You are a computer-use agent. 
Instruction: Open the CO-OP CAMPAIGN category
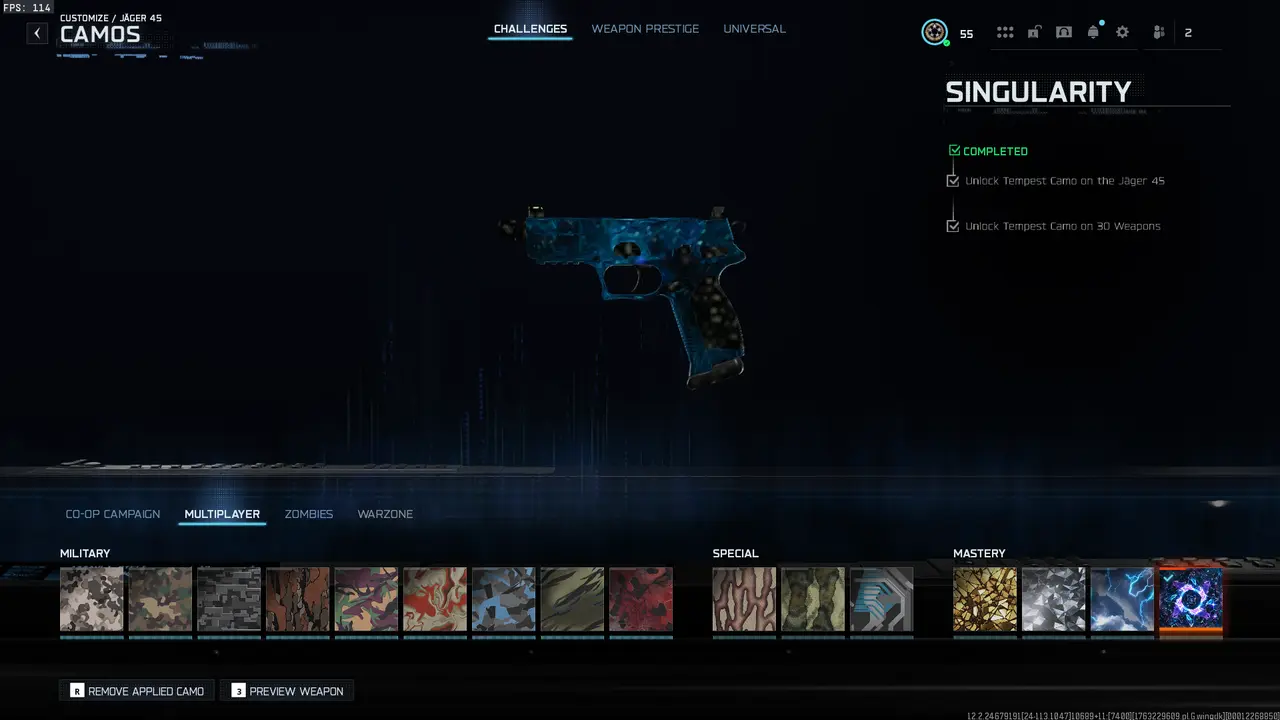coord(112,514)
